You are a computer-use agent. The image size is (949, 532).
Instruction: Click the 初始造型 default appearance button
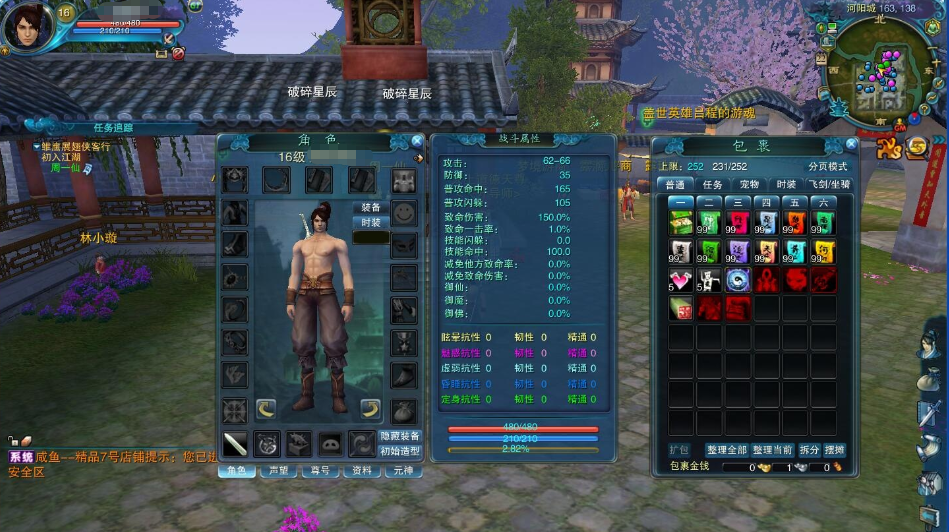click(400, 451)
